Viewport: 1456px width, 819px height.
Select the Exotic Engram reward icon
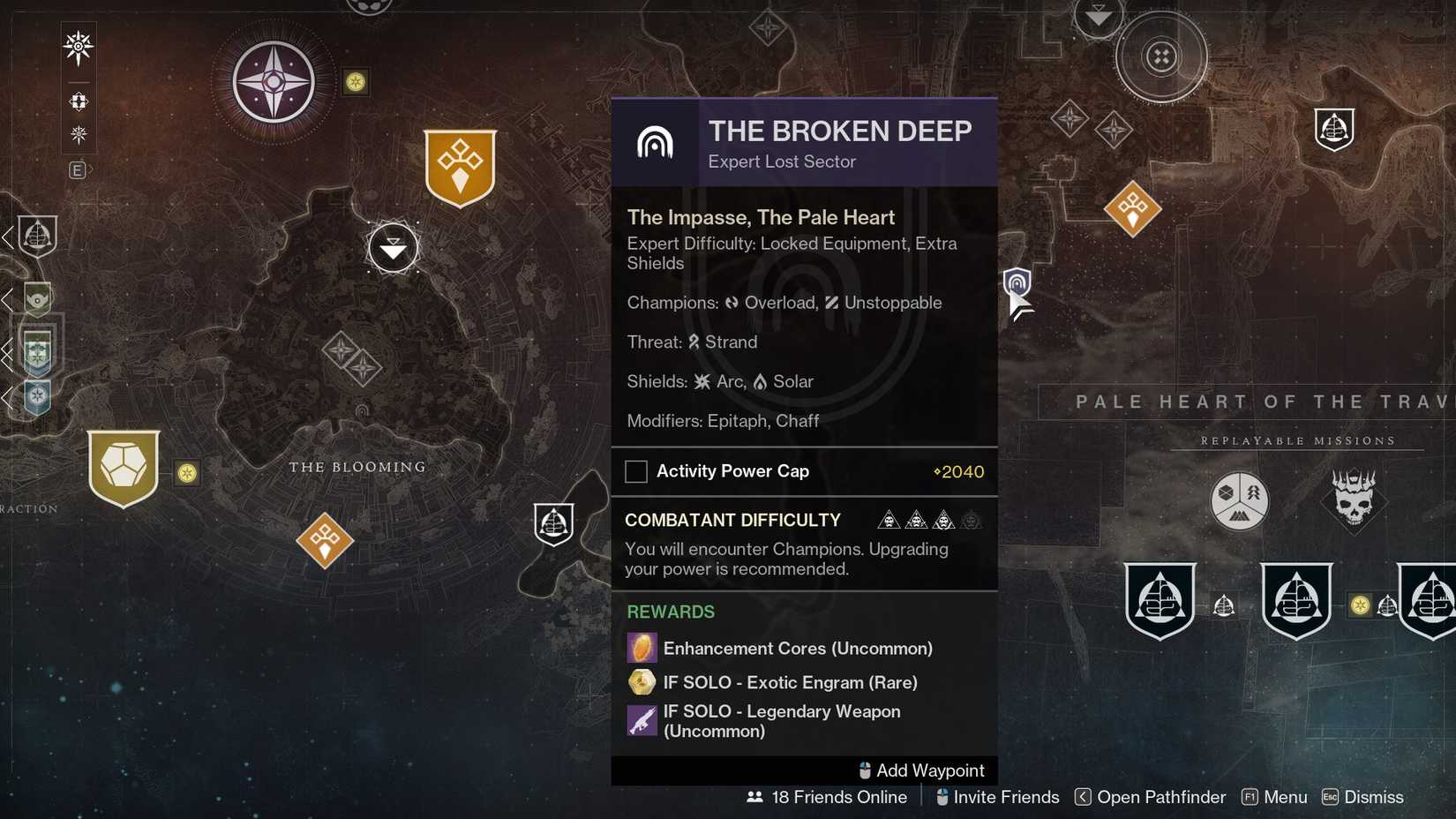(642, 682)
